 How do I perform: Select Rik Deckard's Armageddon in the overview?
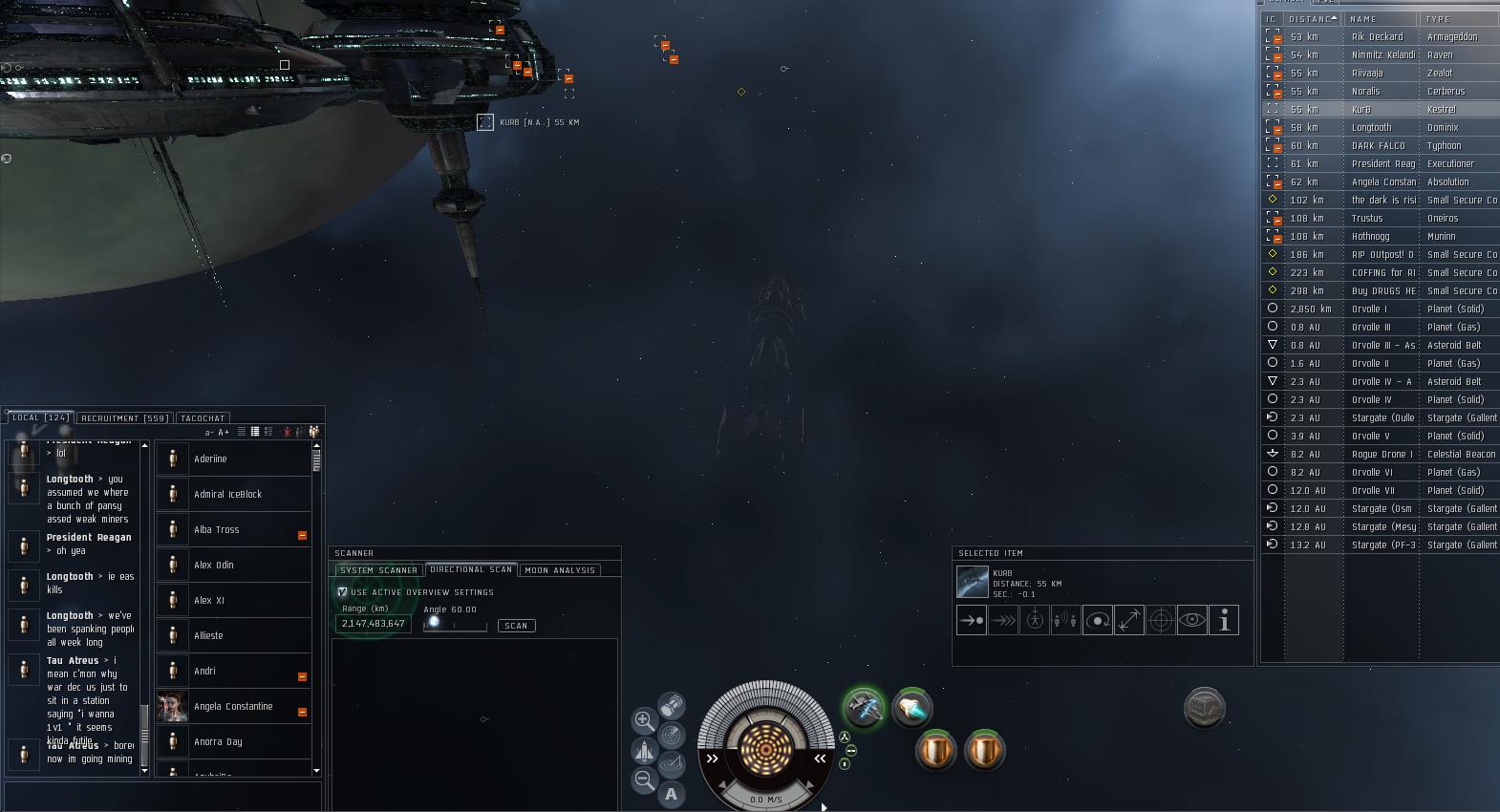(x=1377, y=37)
